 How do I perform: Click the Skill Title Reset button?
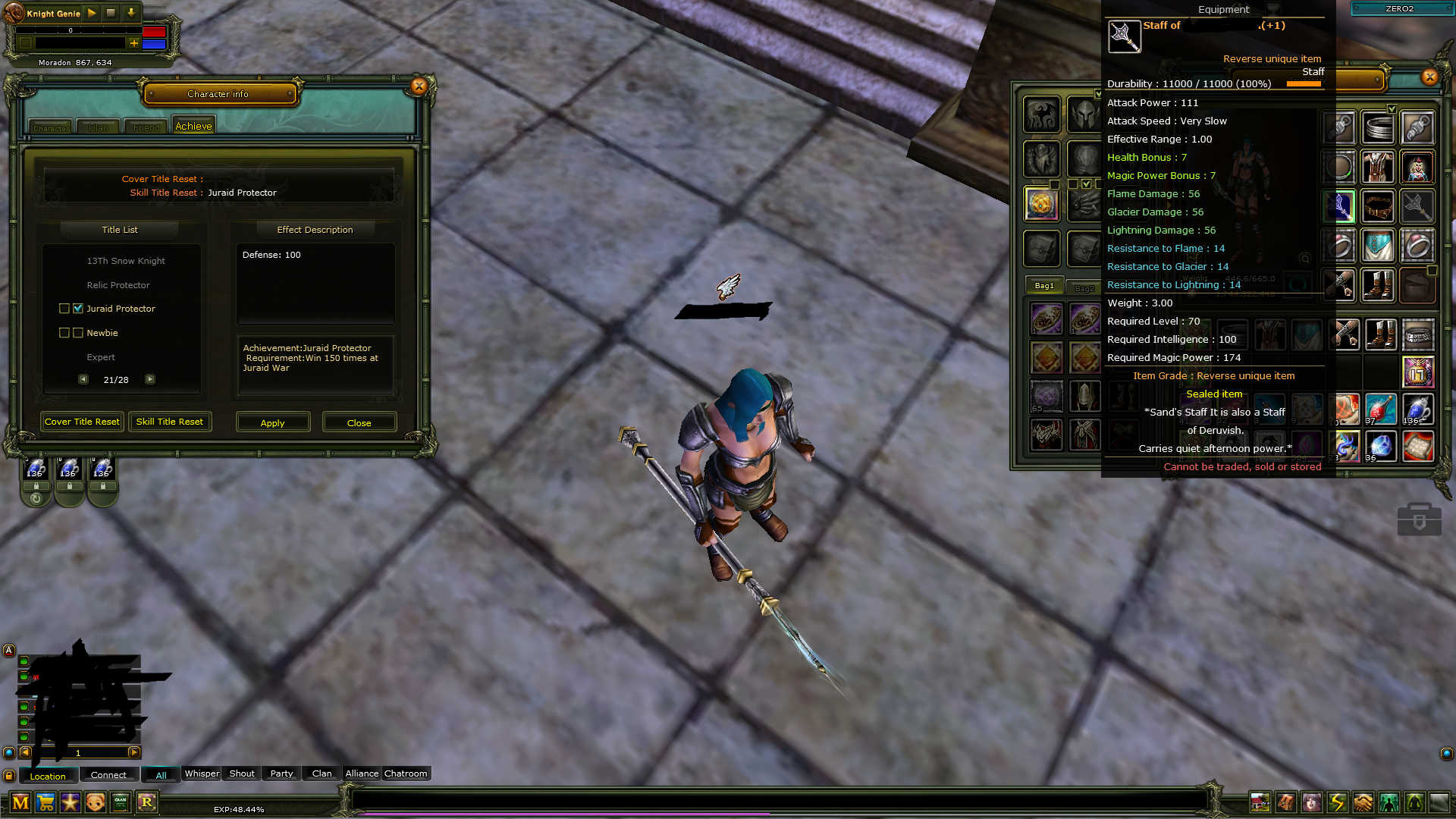(x=170, y=422)
